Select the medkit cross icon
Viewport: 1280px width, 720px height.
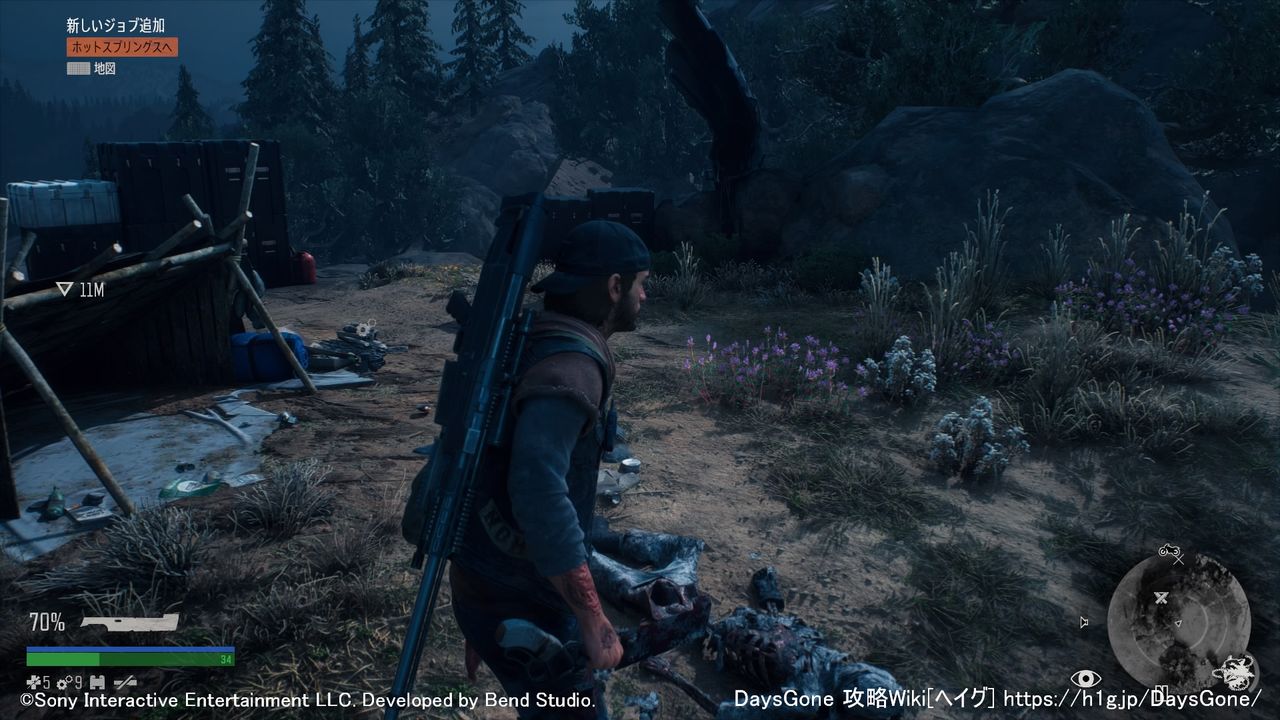tap(33, 682)
